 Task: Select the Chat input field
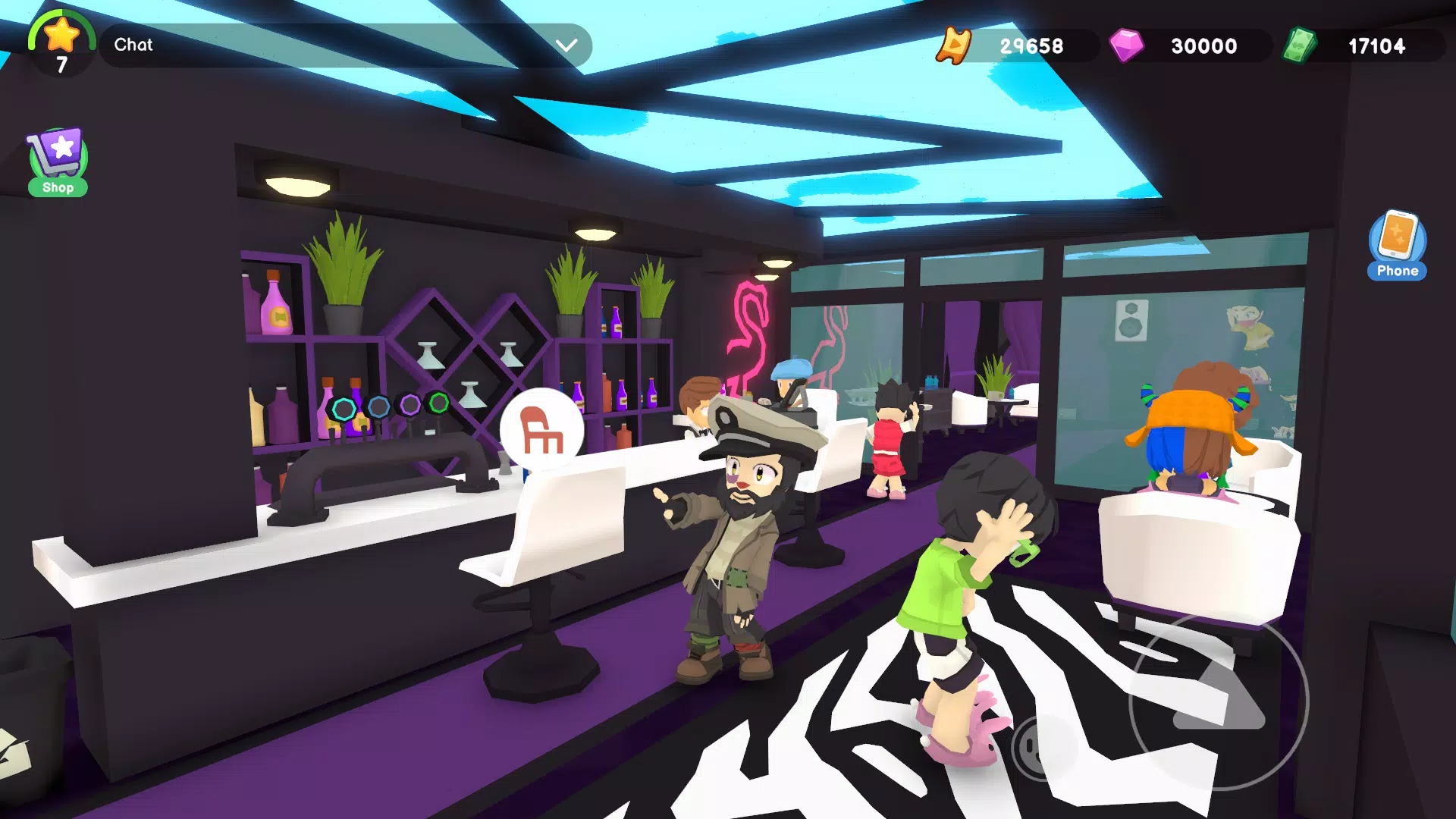(x=303, y=45)
